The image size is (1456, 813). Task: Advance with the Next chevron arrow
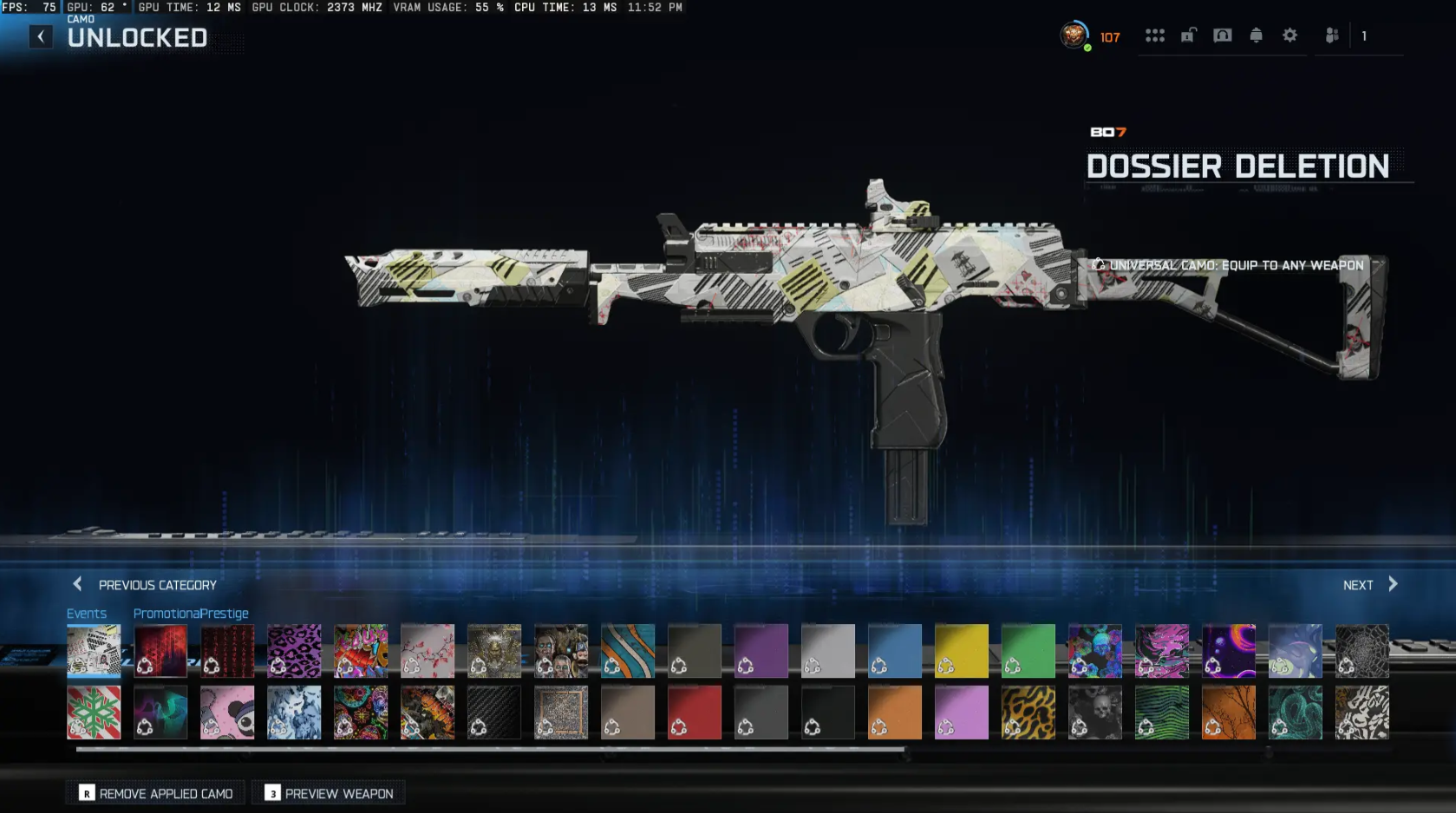[1392, 584]
